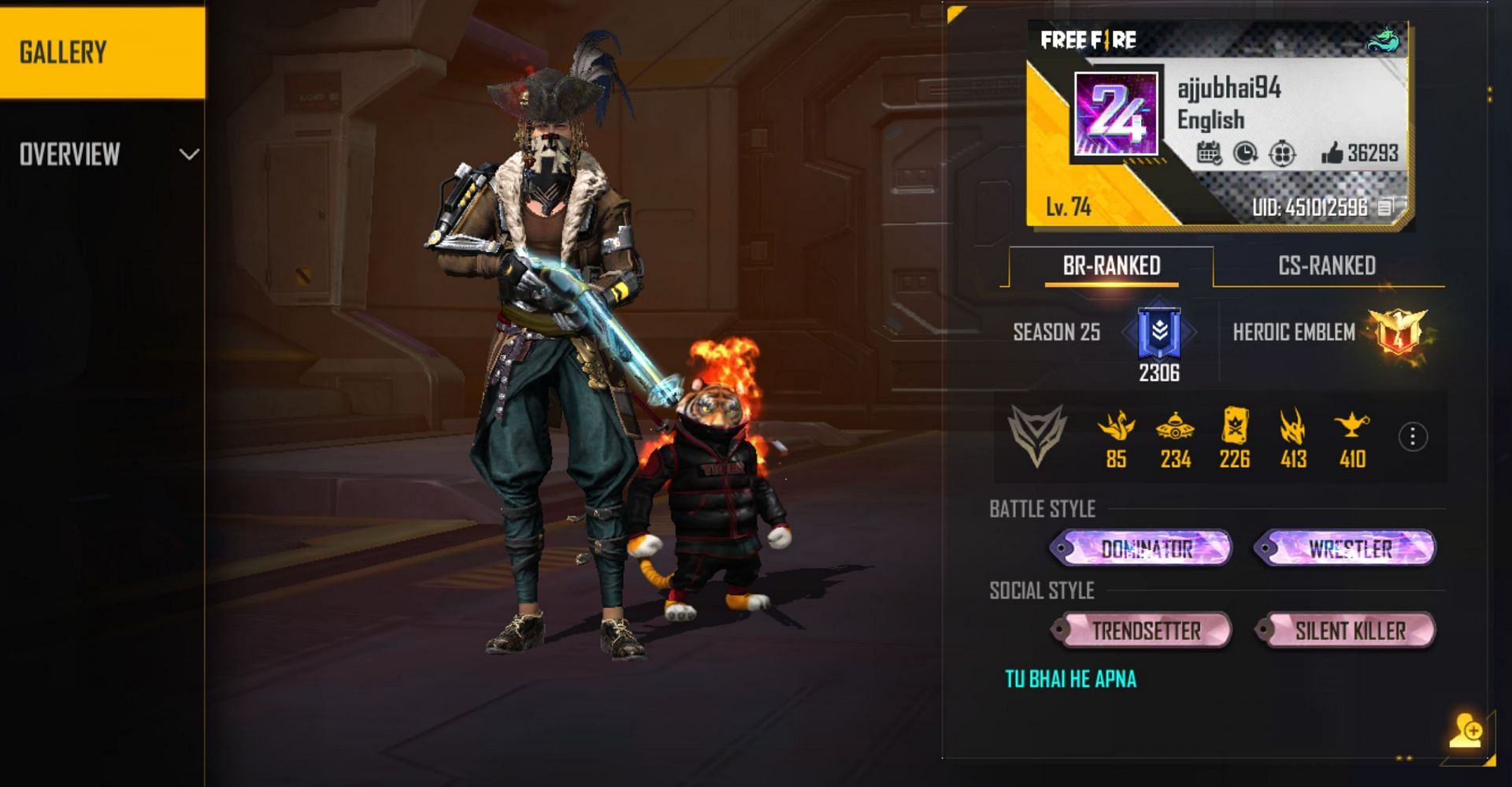Select the Wrestler battle style tag
The width and height of the screenshot is (1512, 787).
[1346, 548]
